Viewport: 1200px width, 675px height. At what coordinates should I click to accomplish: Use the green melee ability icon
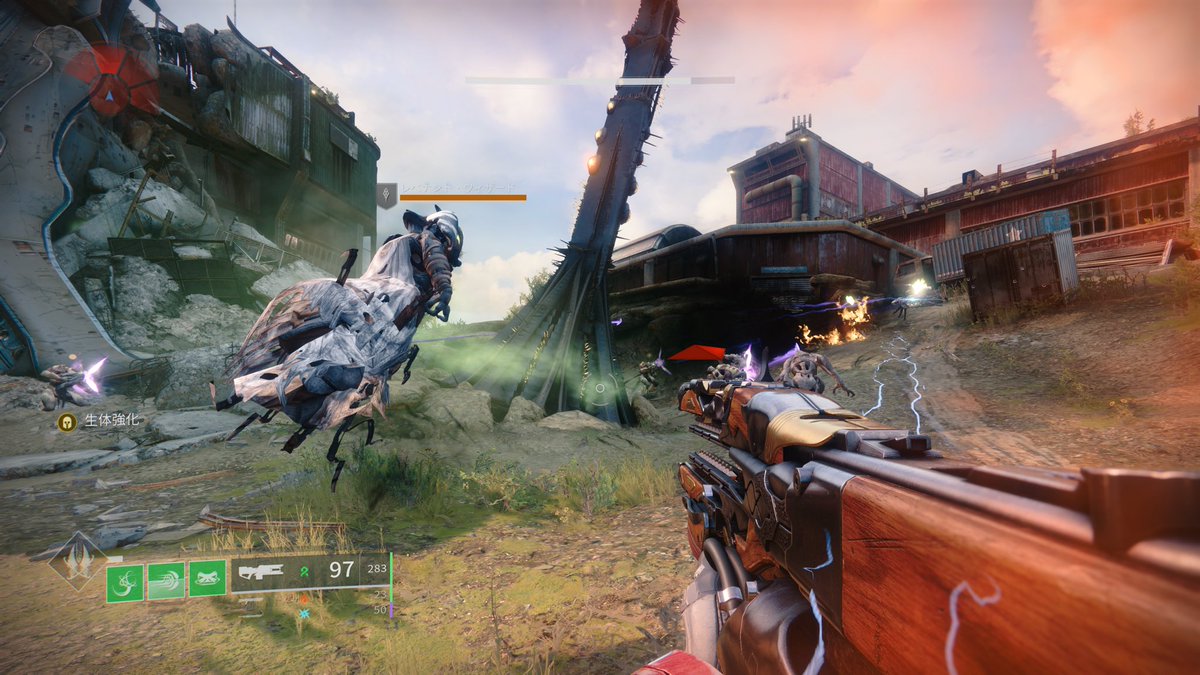click(x=166, y=580)
